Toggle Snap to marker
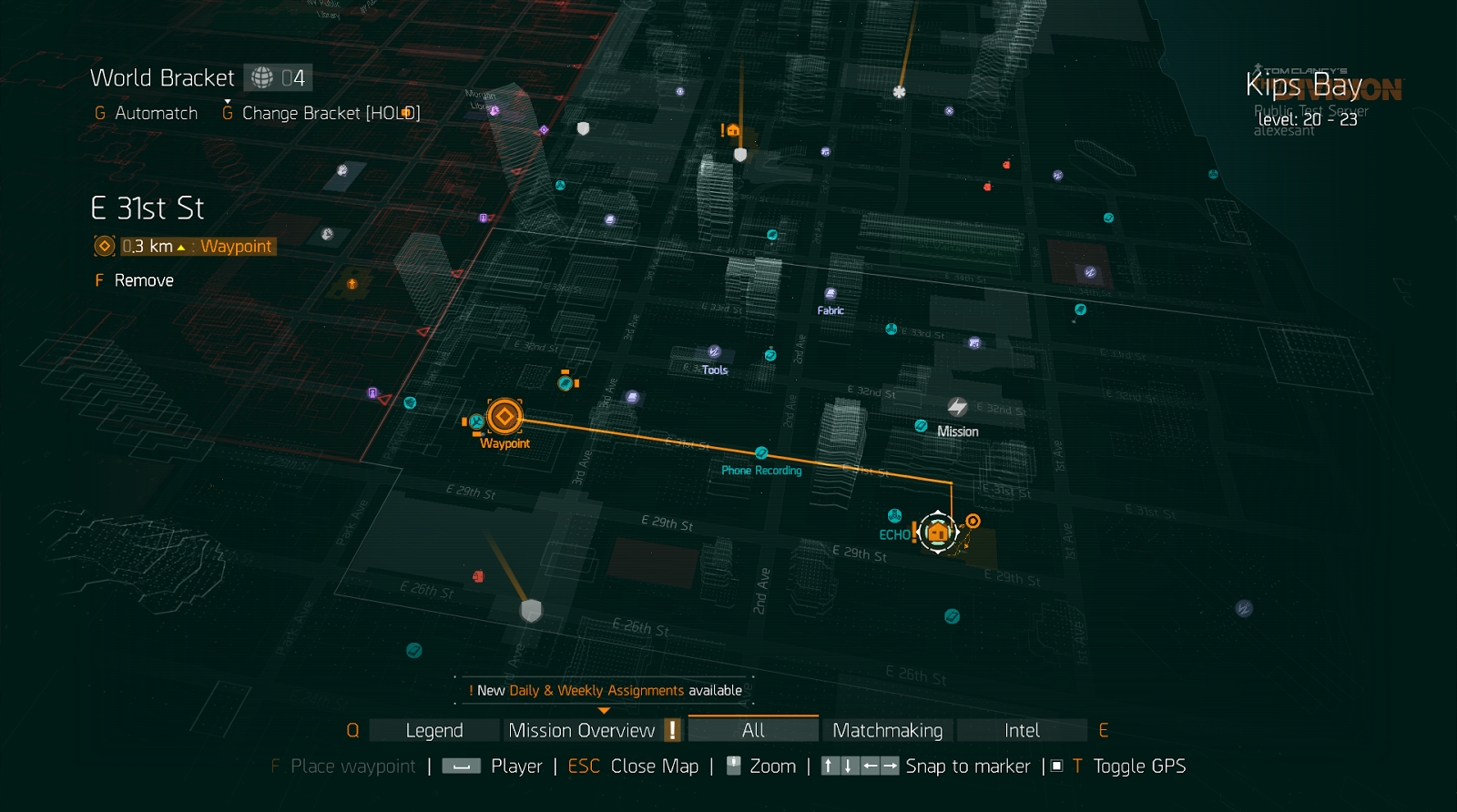This screenshot has height=812, width=1457. 969,766
